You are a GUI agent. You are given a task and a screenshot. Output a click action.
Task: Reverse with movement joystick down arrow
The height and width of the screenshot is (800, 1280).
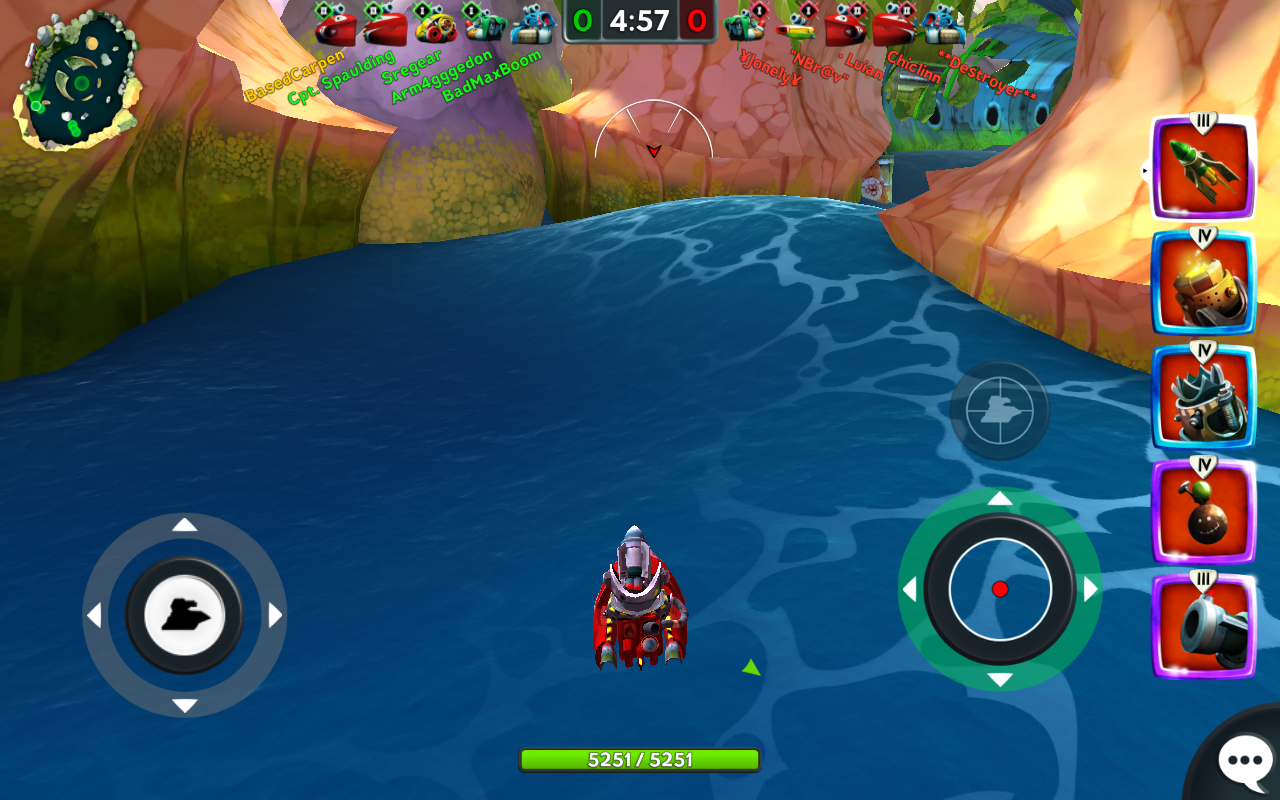tap(184, 705)
